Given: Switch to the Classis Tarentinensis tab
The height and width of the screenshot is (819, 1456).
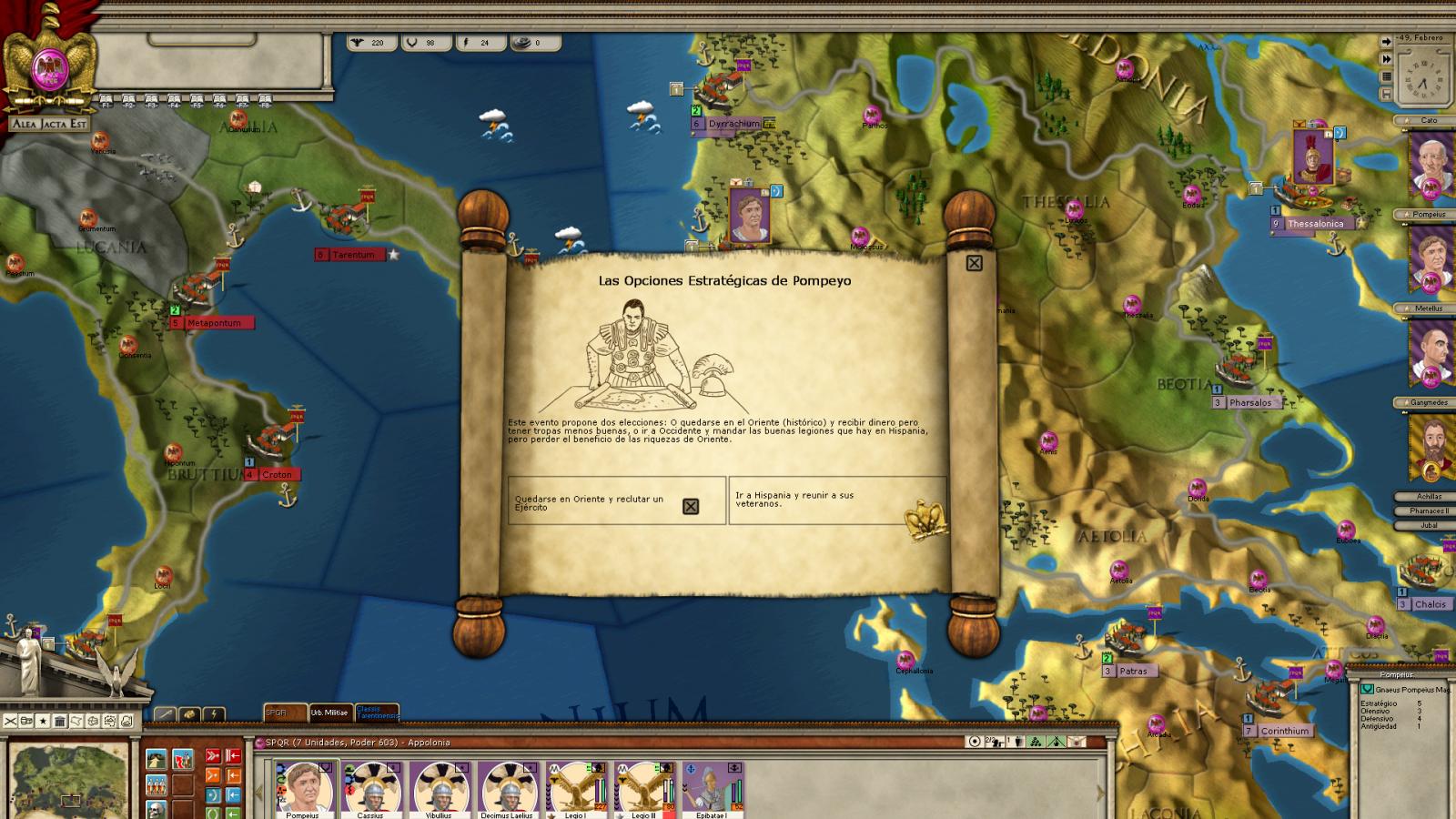Looking at the screenshot, I should [x=376, y=713].
